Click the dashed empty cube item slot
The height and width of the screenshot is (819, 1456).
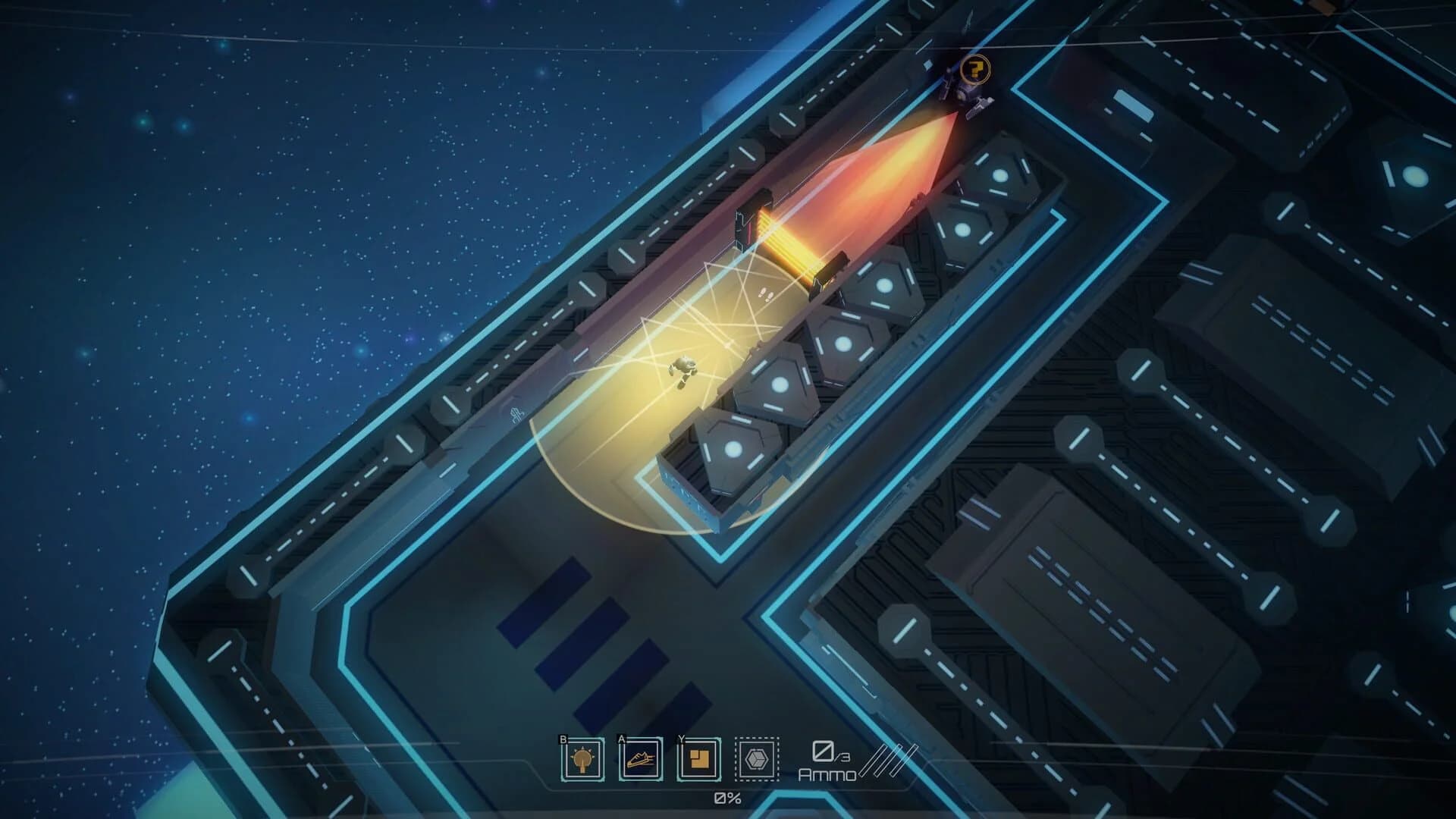757,759
